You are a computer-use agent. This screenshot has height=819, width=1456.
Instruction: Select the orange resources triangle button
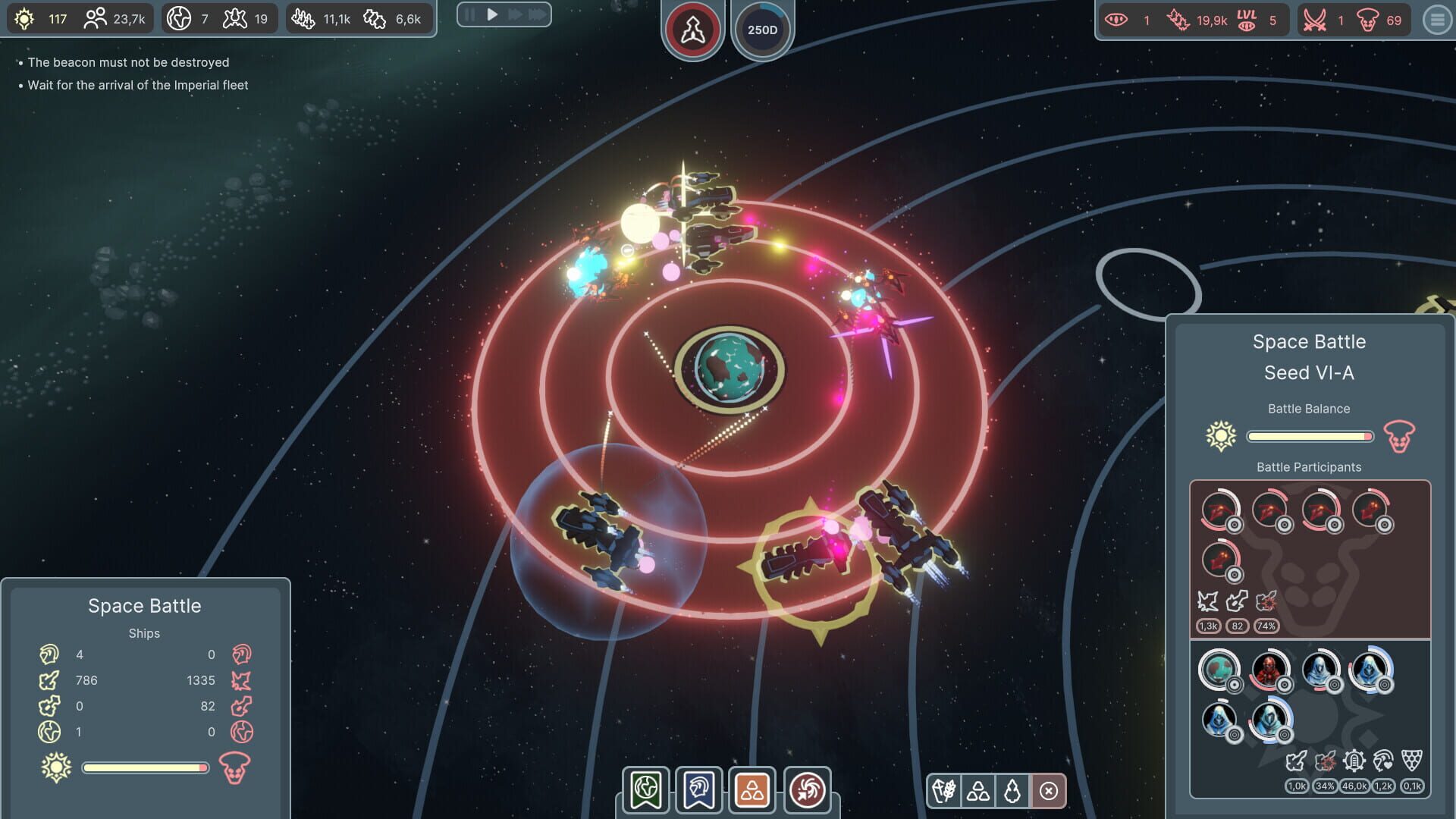(x=752, y=790)
